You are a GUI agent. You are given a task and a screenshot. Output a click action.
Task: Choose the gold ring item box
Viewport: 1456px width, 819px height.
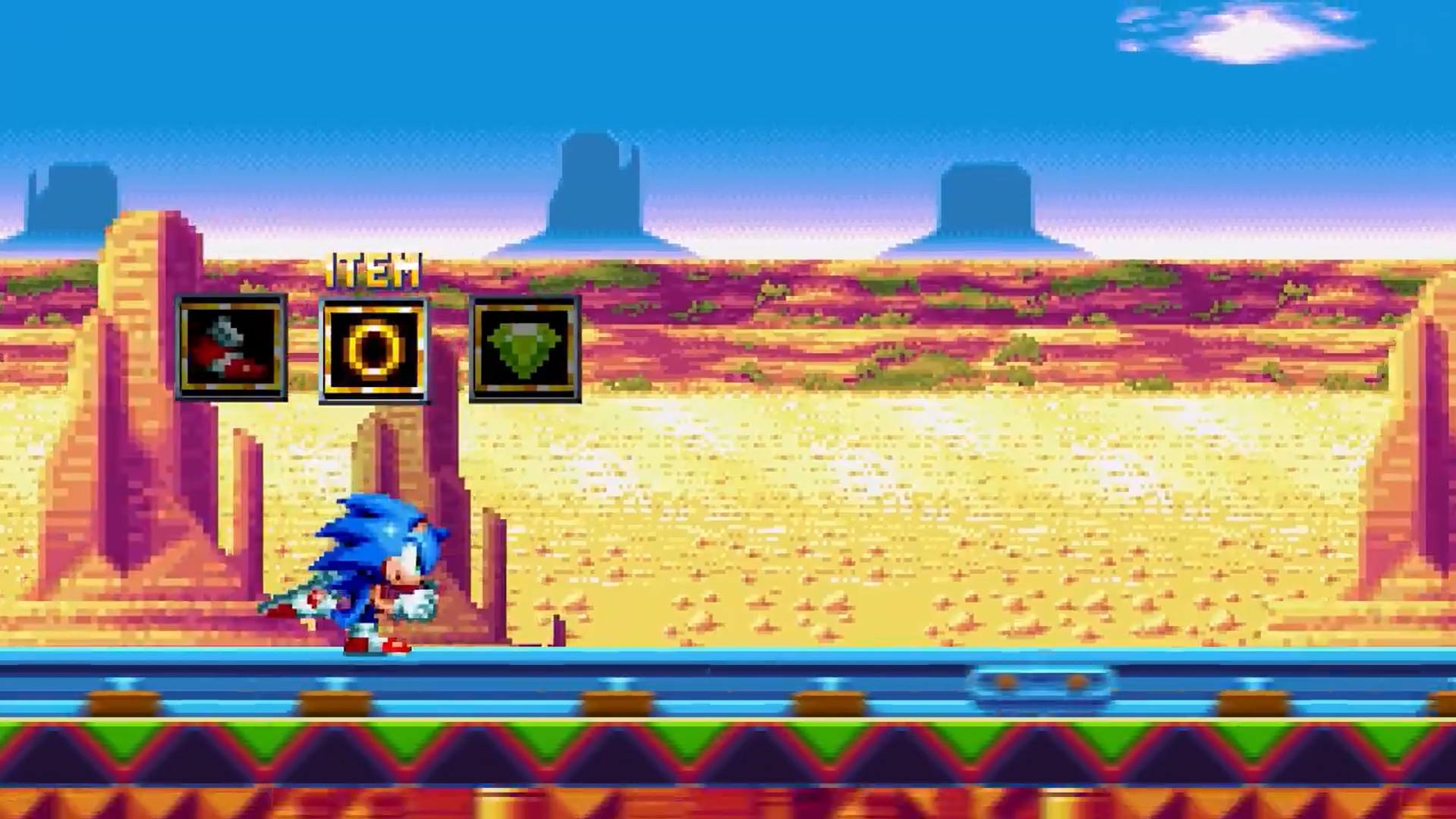tap(373, 351)
